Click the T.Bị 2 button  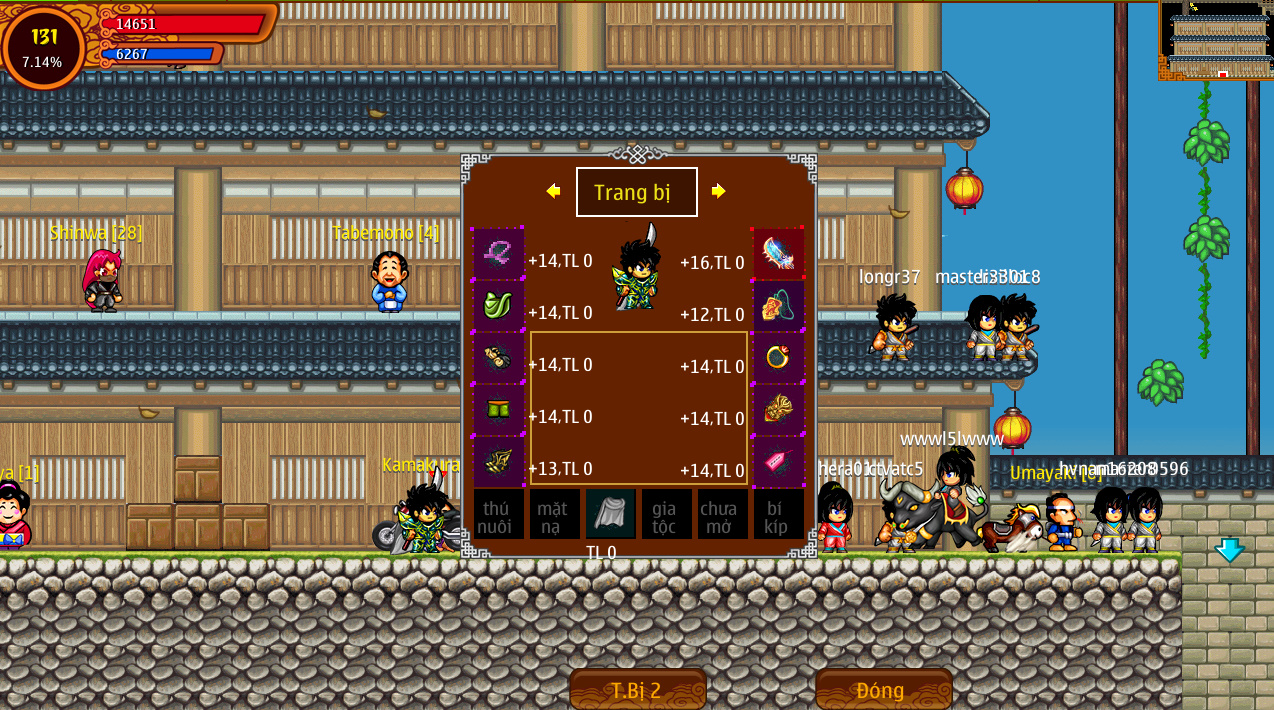[x=637, y=690]
